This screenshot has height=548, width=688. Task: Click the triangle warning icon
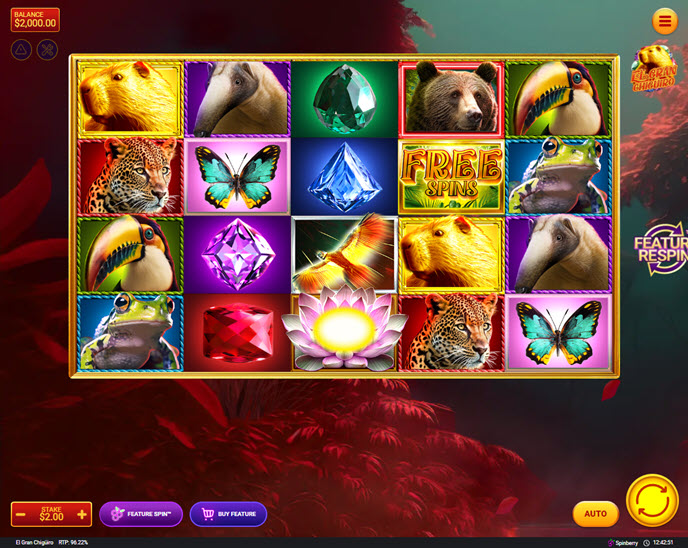pyautogui.click(x=21, y=49)
